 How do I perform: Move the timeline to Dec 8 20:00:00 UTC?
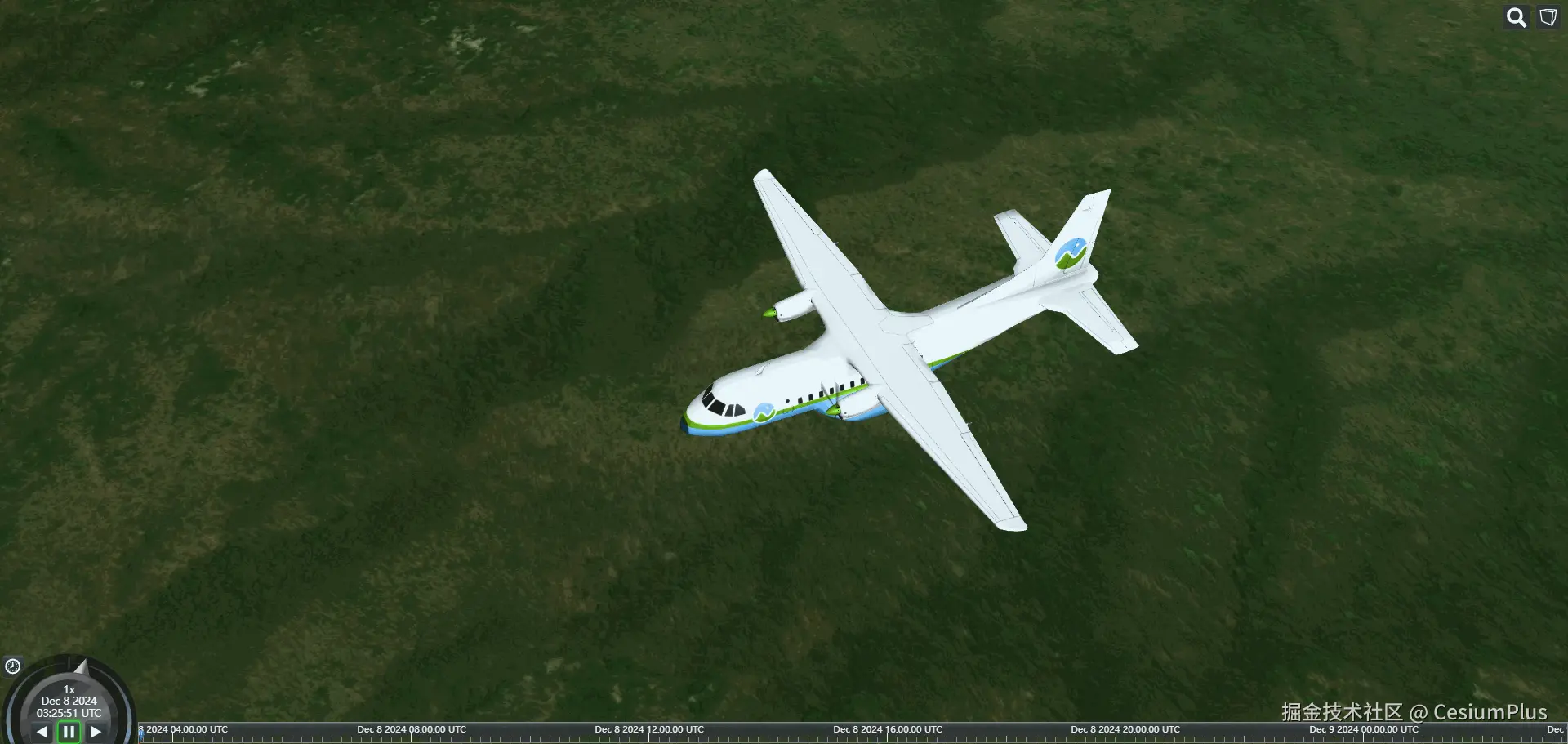click(x=1125, y=733)
